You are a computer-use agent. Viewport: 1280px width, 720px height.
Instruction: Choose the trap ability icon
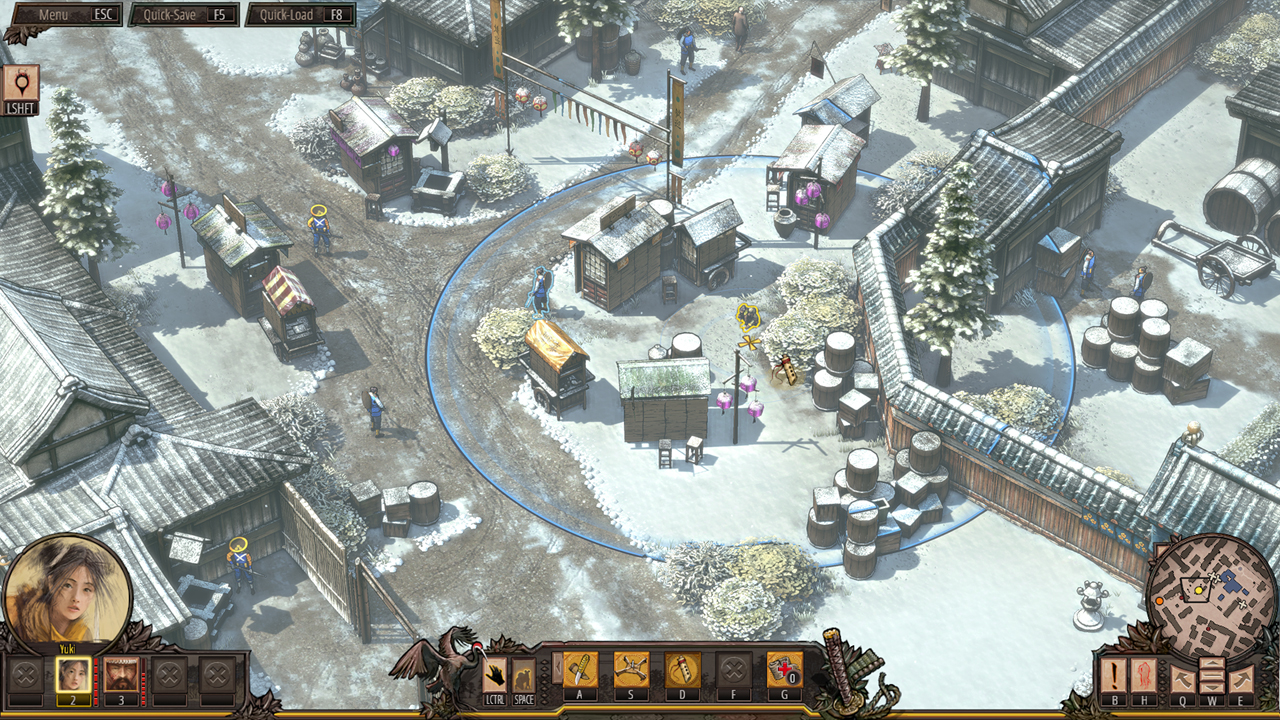(631, 670)
